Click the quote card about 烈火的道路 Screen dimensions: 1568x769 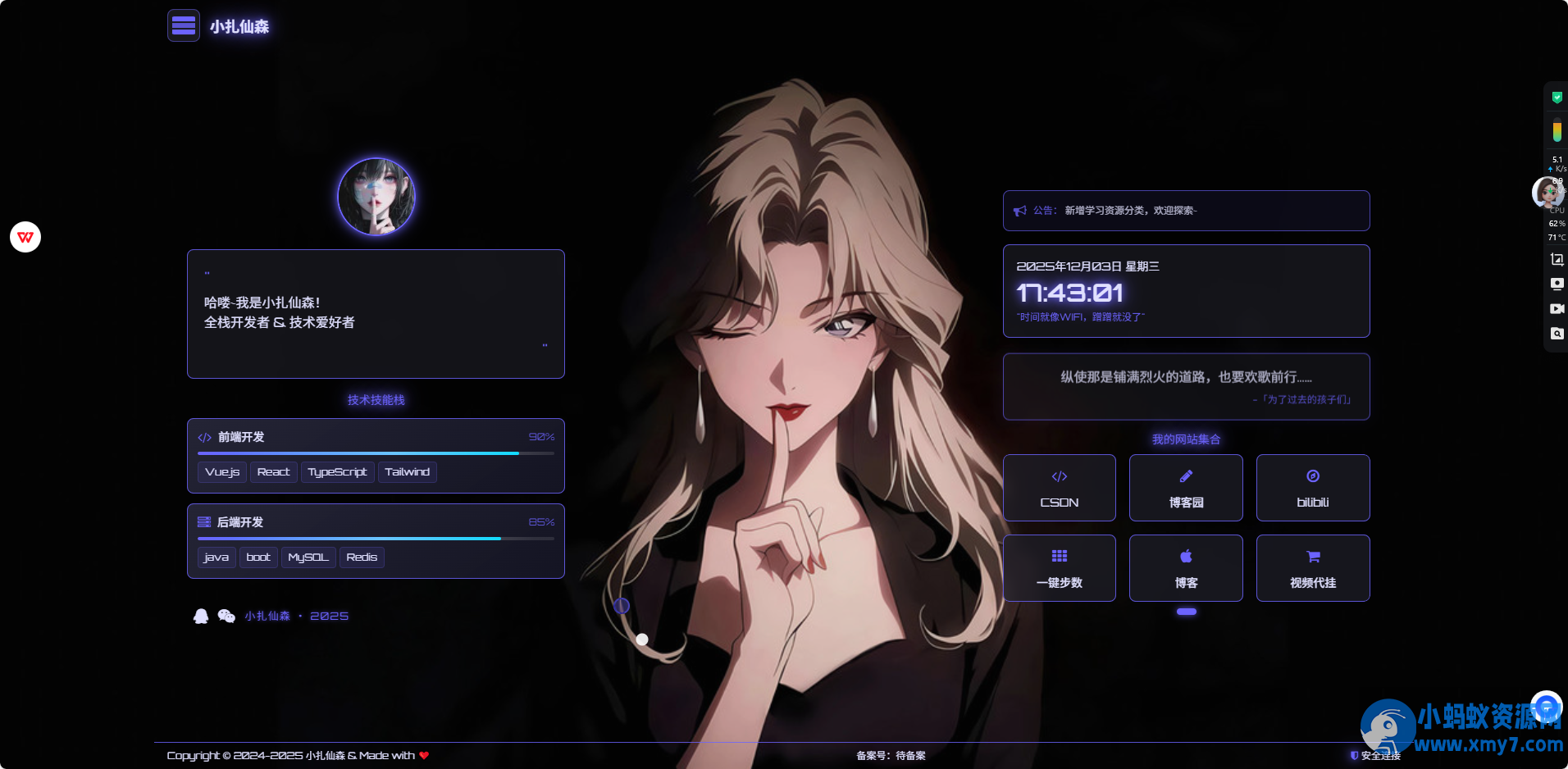1186,386
